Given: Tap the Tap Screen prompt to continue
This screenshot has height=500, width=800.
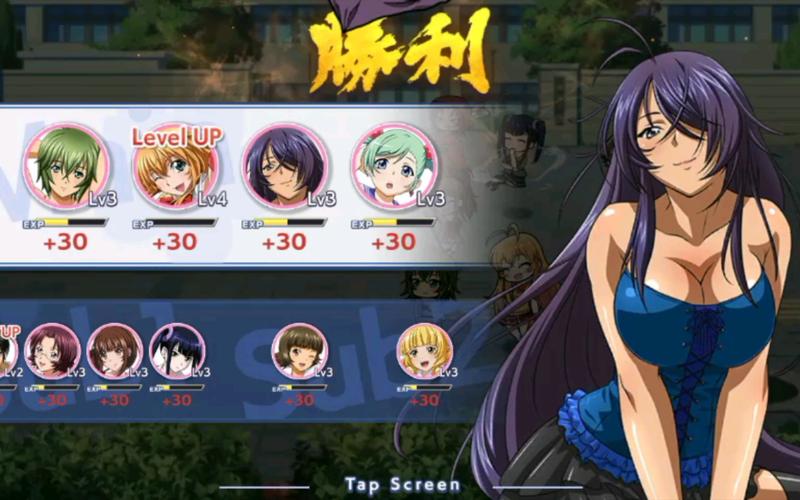Looking at the screenshot, I should [402, 485].
